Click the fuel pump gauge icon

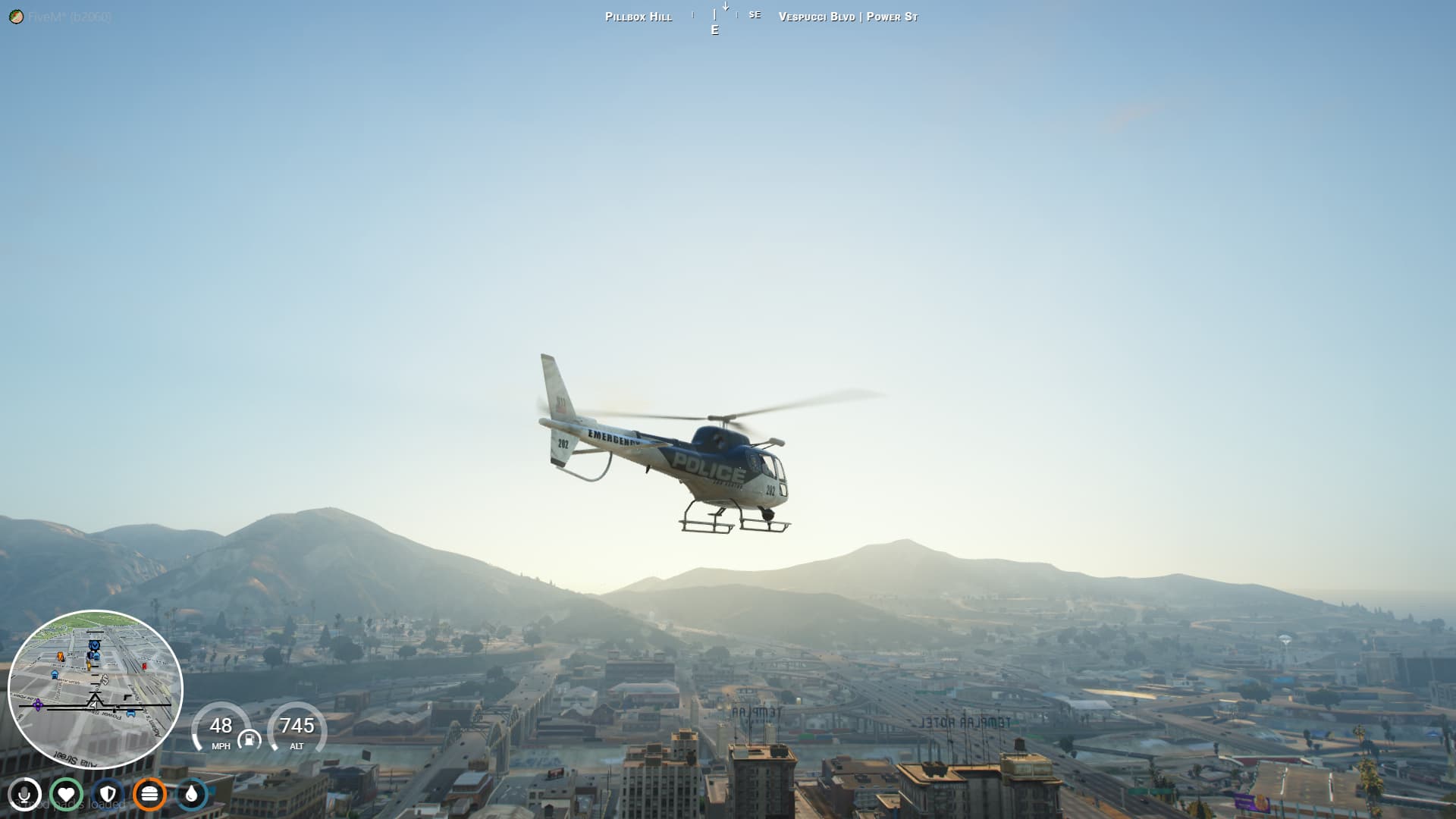click(249, 739)
